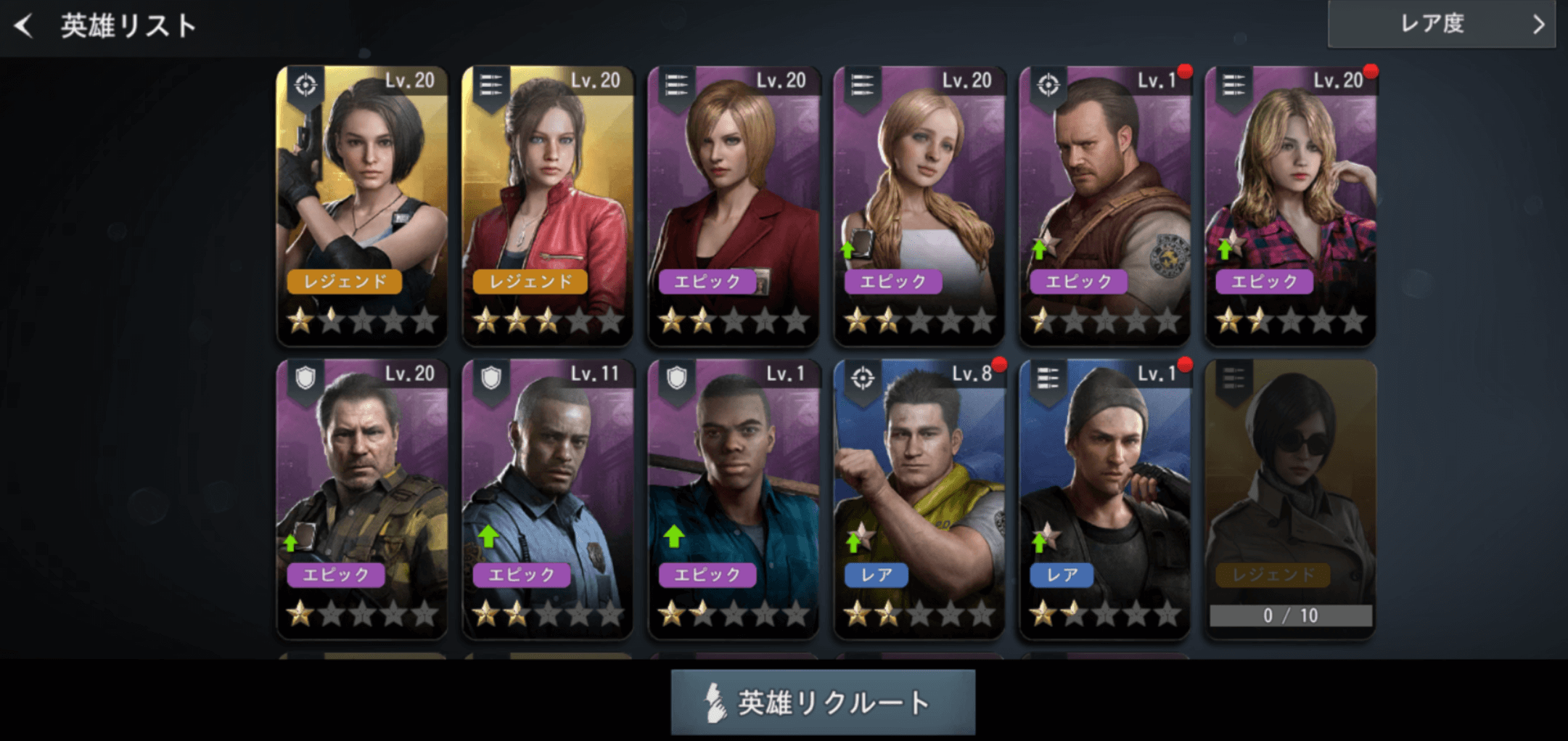Image resolution: width=1568 pixels, height=741 pixels.
Task: Go back using the arrow beside 英雄リスト
Action: pyautogui.click(x=24, y=26)
